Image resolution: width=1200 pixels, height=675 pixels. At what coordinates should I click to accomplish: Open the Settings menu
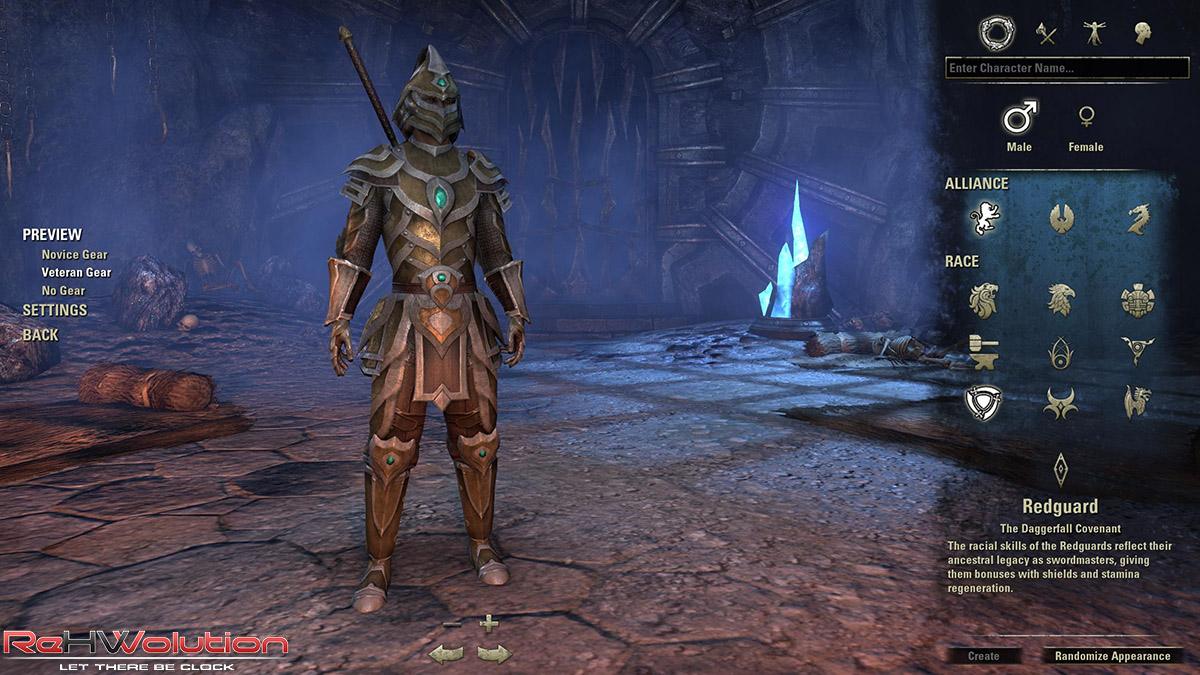click(x=55, y=310)
